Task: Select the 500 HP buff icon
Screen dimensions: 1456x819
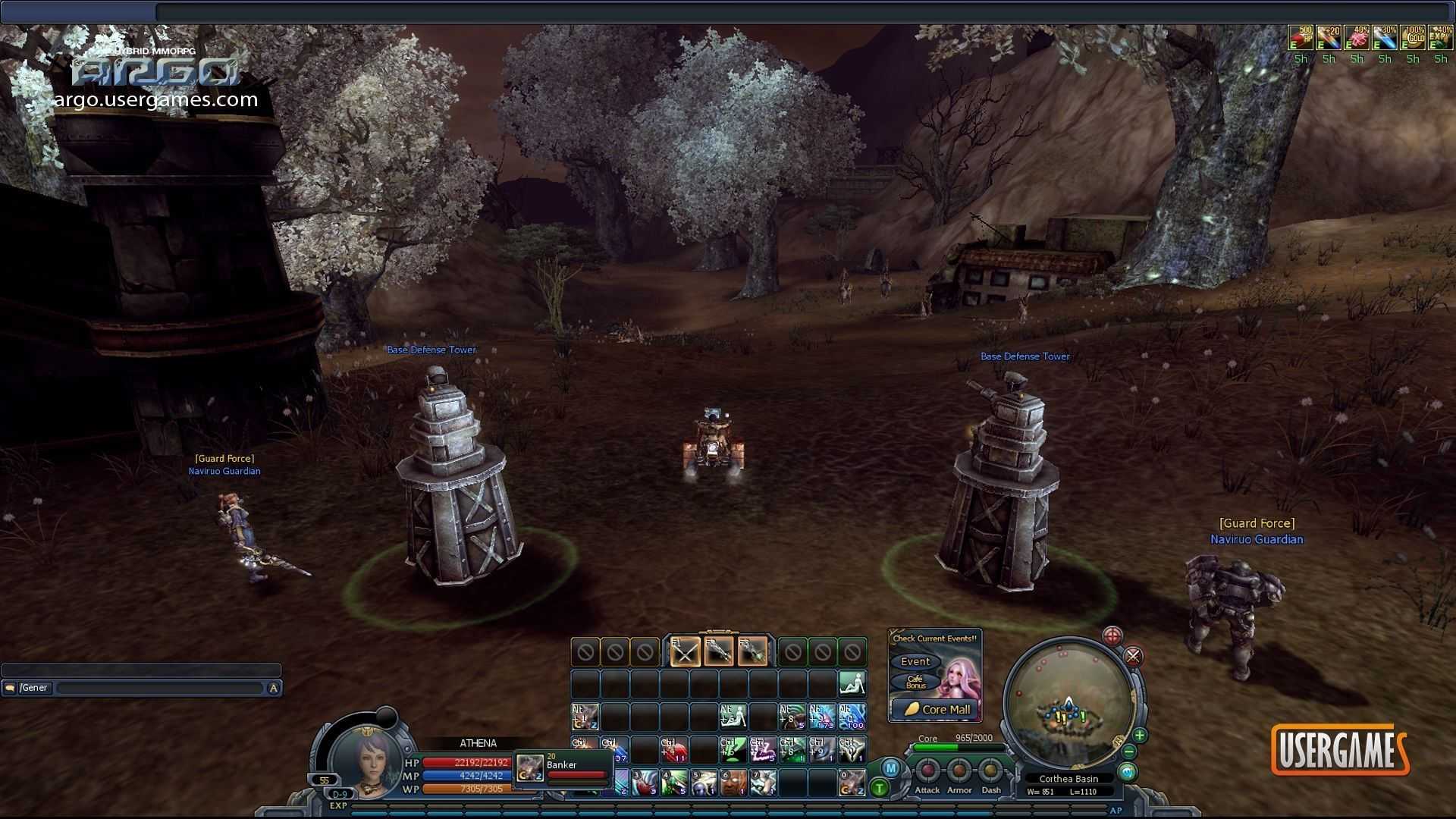Action: pyautogui.click(x=1301, y=38)
